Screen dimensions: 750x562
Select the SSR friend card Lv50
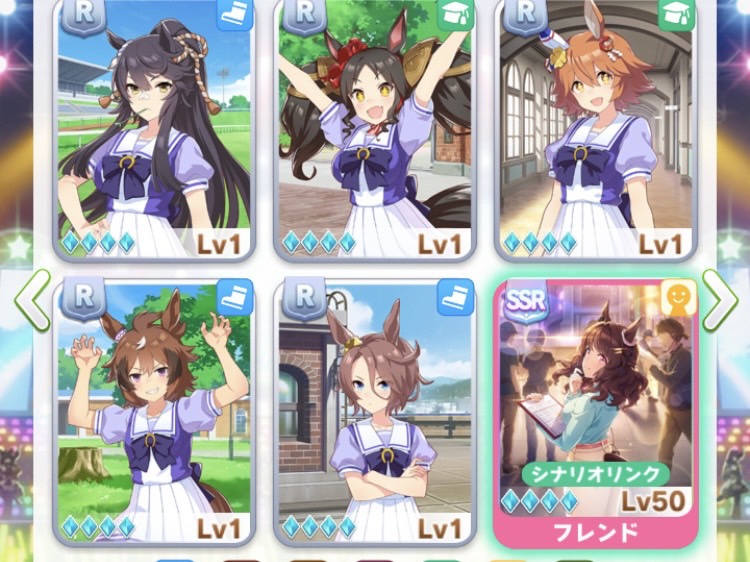coord(596,410)
